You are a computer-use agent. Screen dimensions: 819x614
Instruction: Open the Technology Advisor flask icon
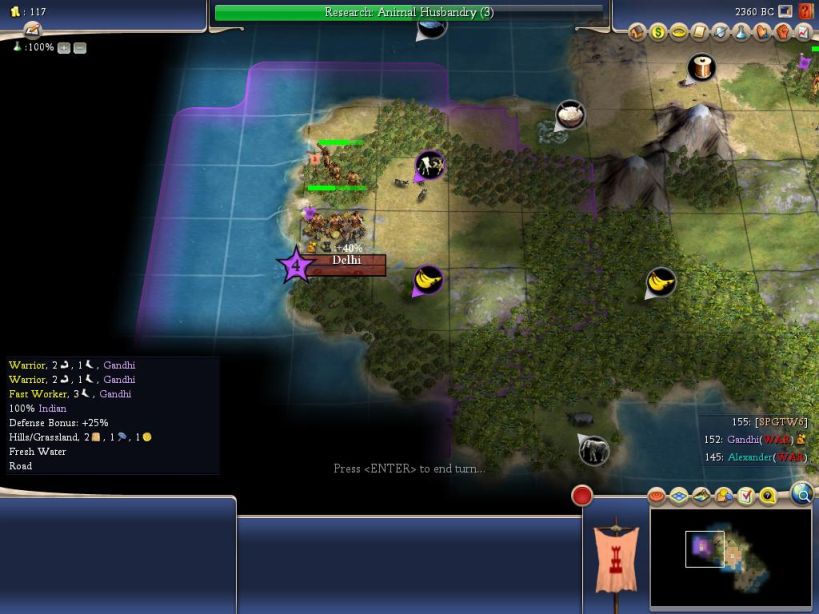pyautogui.click(x=739, y=32)
